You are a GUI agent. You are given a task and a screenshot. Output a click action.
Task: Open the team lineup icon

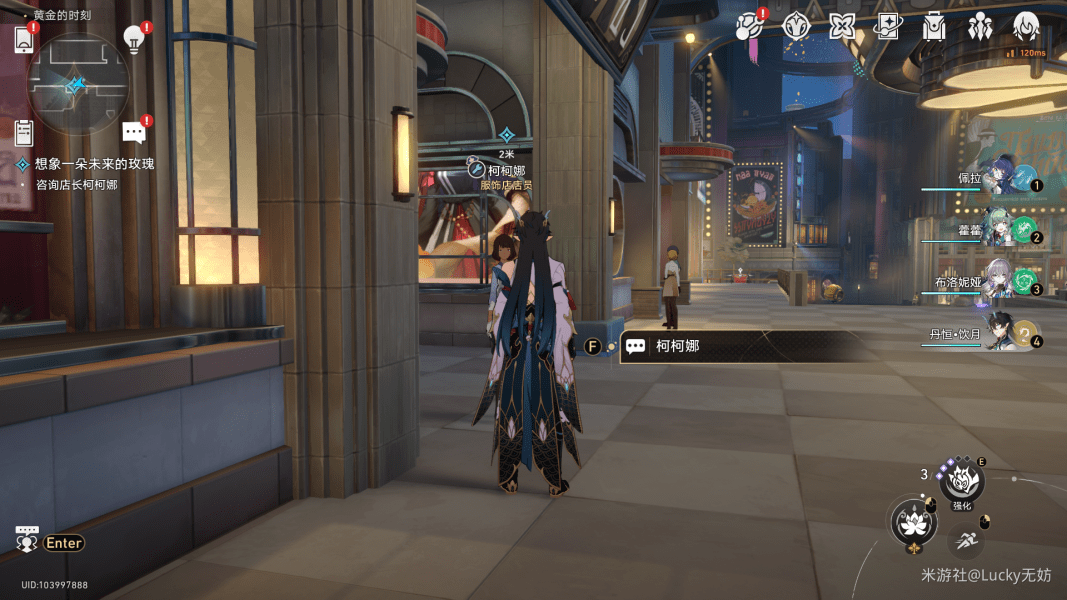pyautogui.click(x=980, y=26)
